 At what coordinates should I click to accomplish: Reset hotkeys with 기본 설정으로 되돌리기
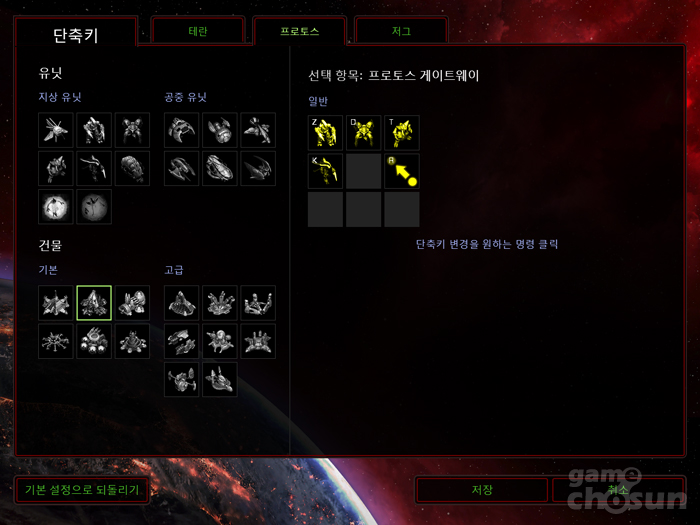point(82,490)
